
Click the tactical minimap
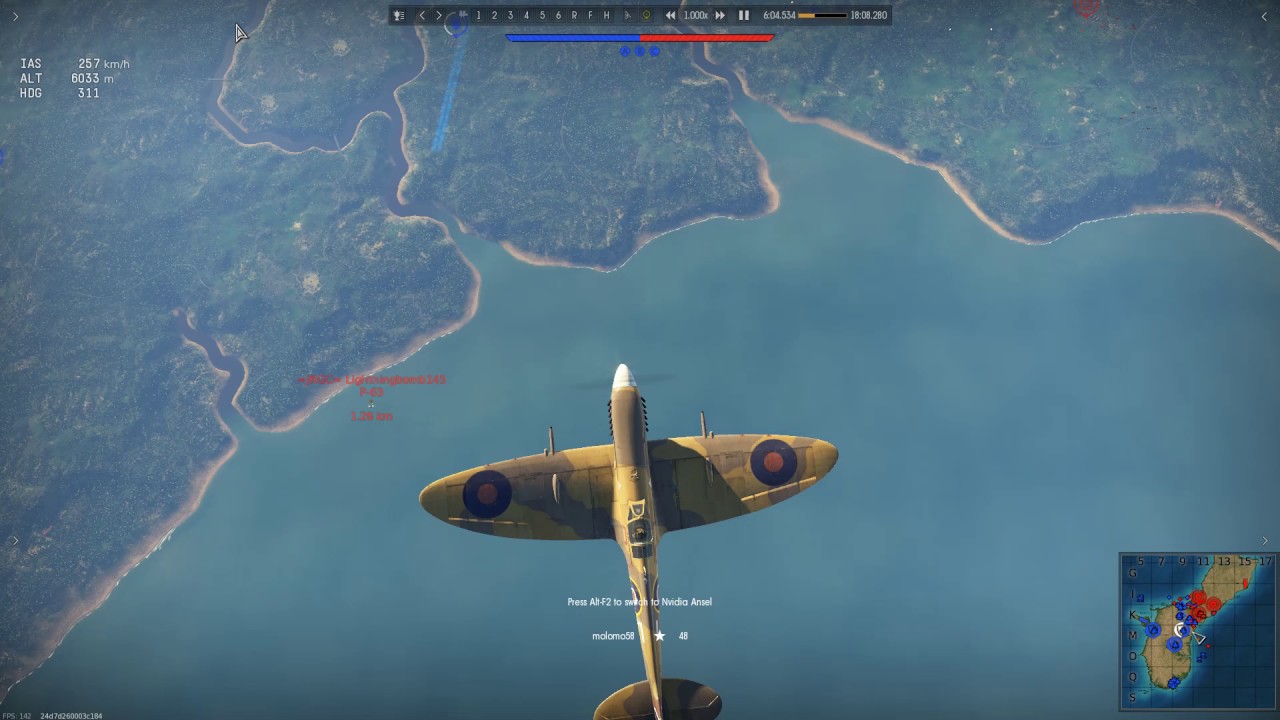click(x=1198, y=630)
